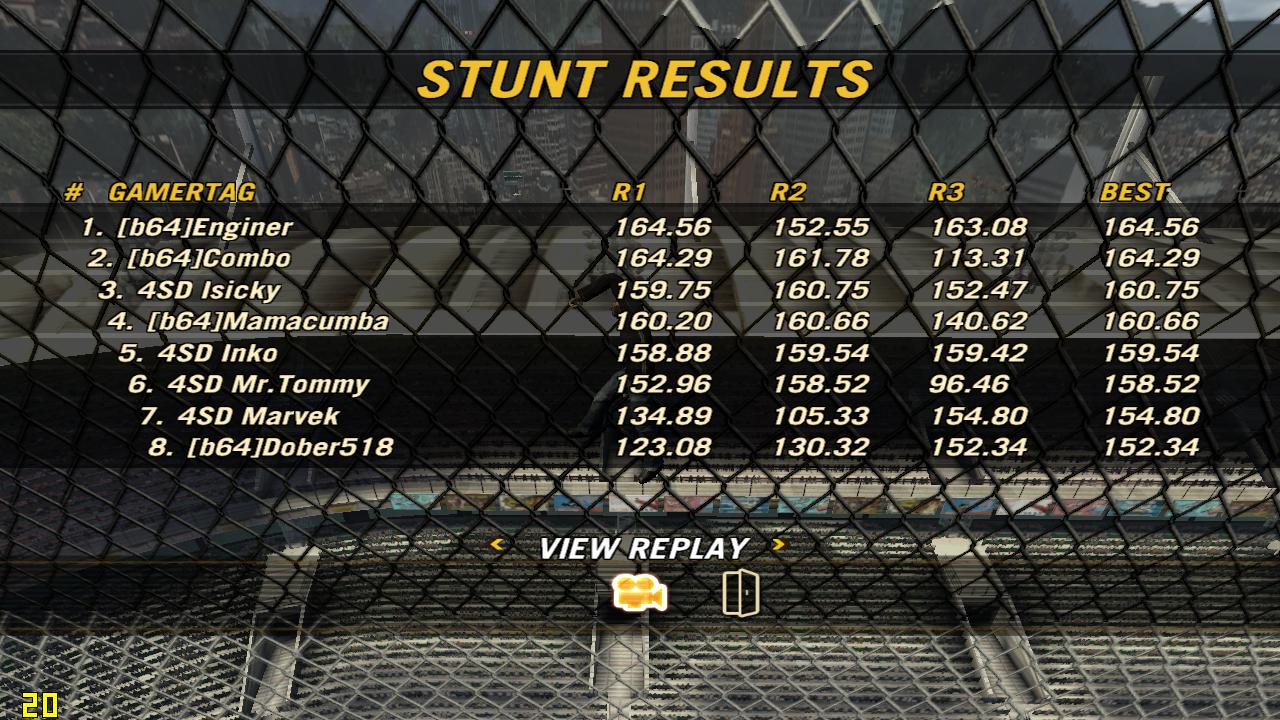Choose the exit door icon
The height and width of the screenshot is (720, 1280).
[x=740, y=593]
